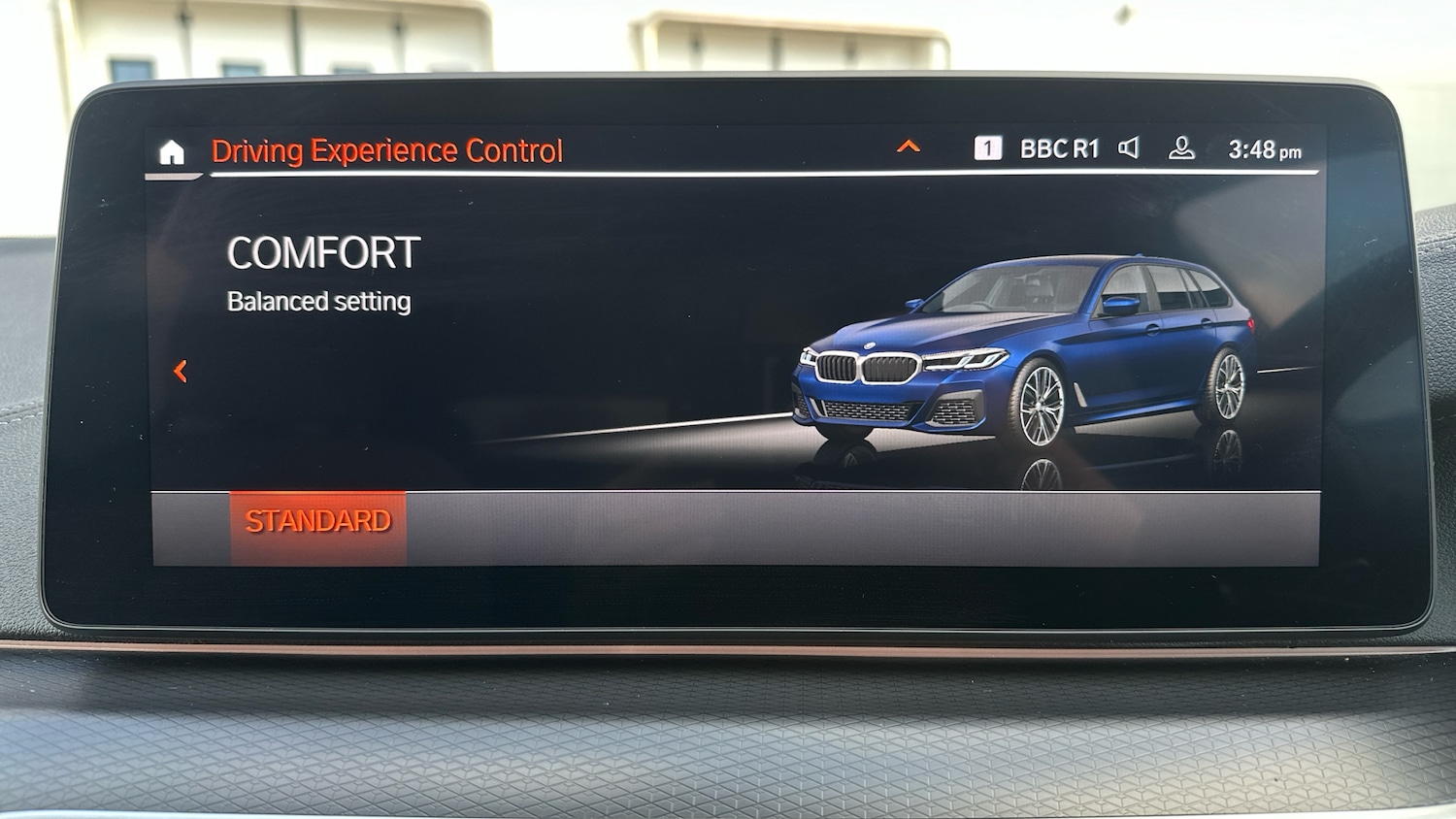Select radio preset 1

[986, 146]
